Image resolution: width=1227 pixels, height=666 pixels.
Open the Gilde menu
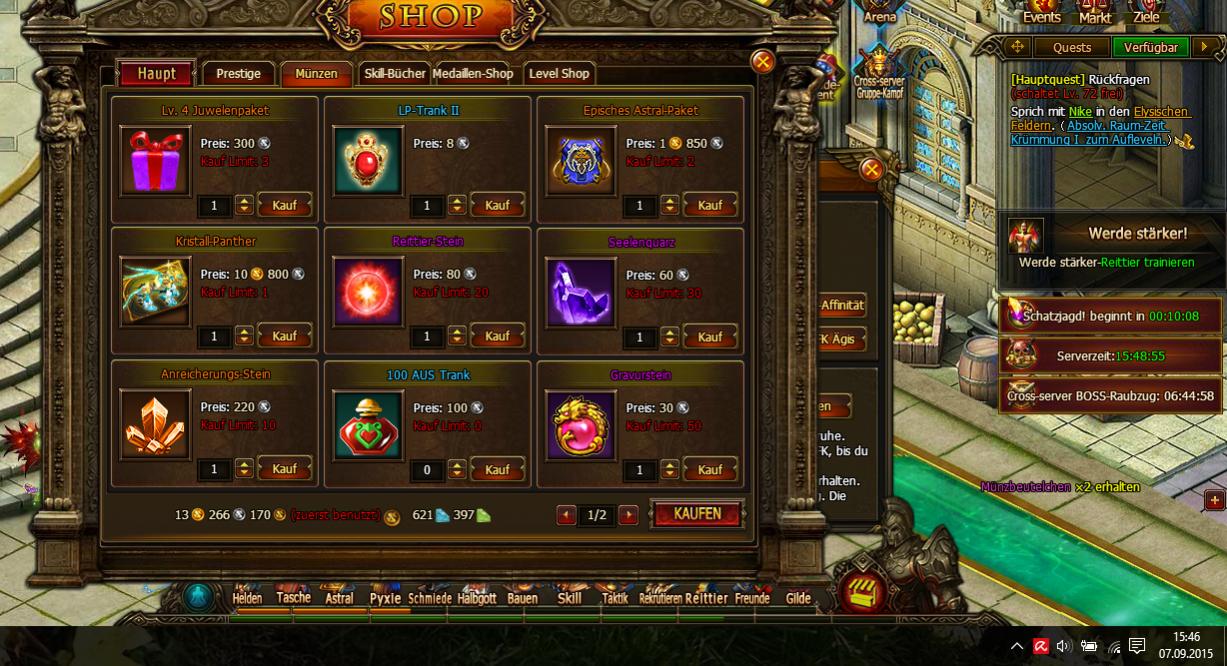click(798, 598)
